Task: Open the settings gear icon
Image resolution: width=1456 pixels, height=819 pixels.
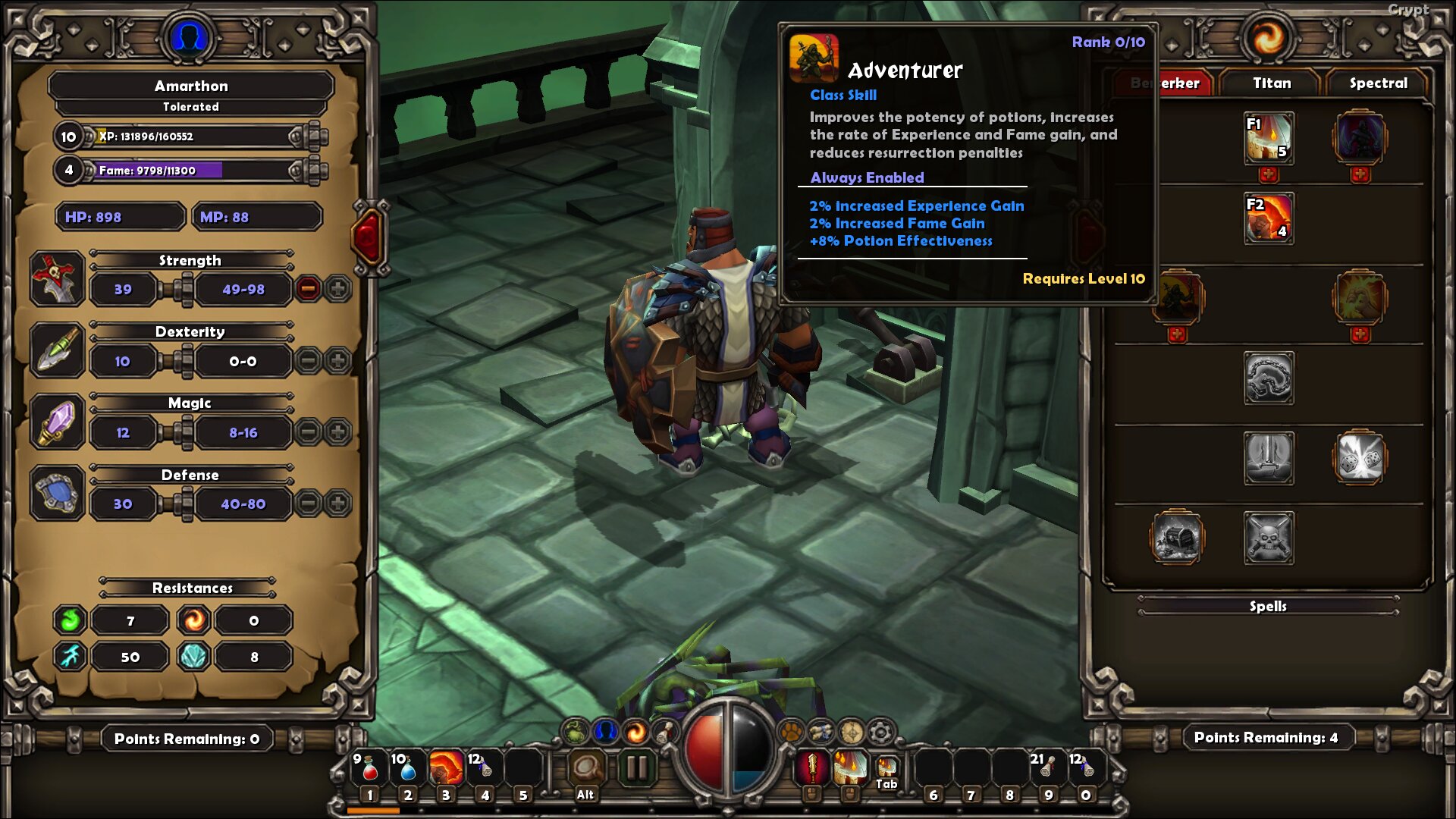Action: pos(880,733)
